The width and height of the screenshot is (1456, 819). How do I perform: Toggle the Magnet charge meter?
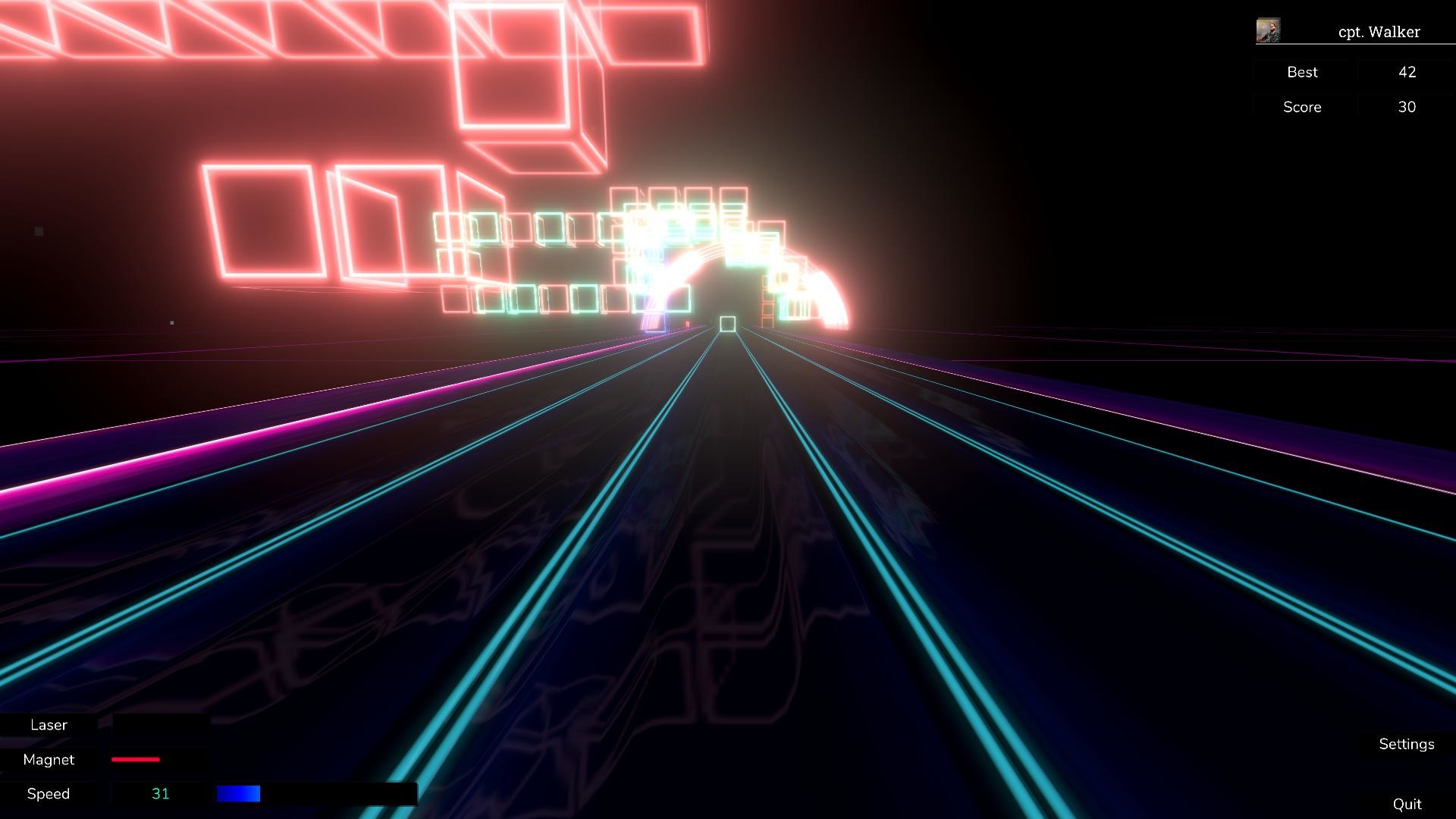[x=159, y=760]
